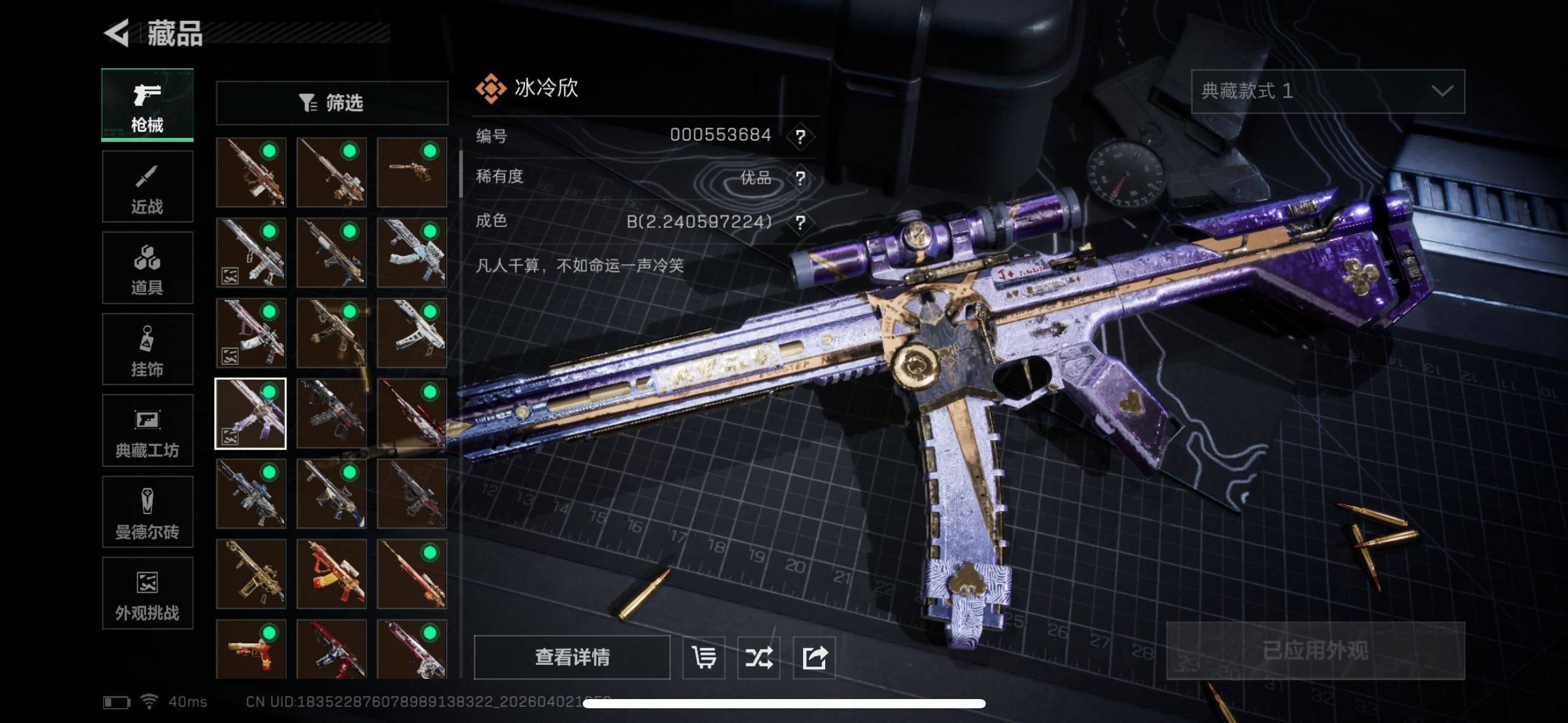Select the red and yellow gun skin thumbnail
Viewport: 1568px width, 723px height.
pos(331,574)
